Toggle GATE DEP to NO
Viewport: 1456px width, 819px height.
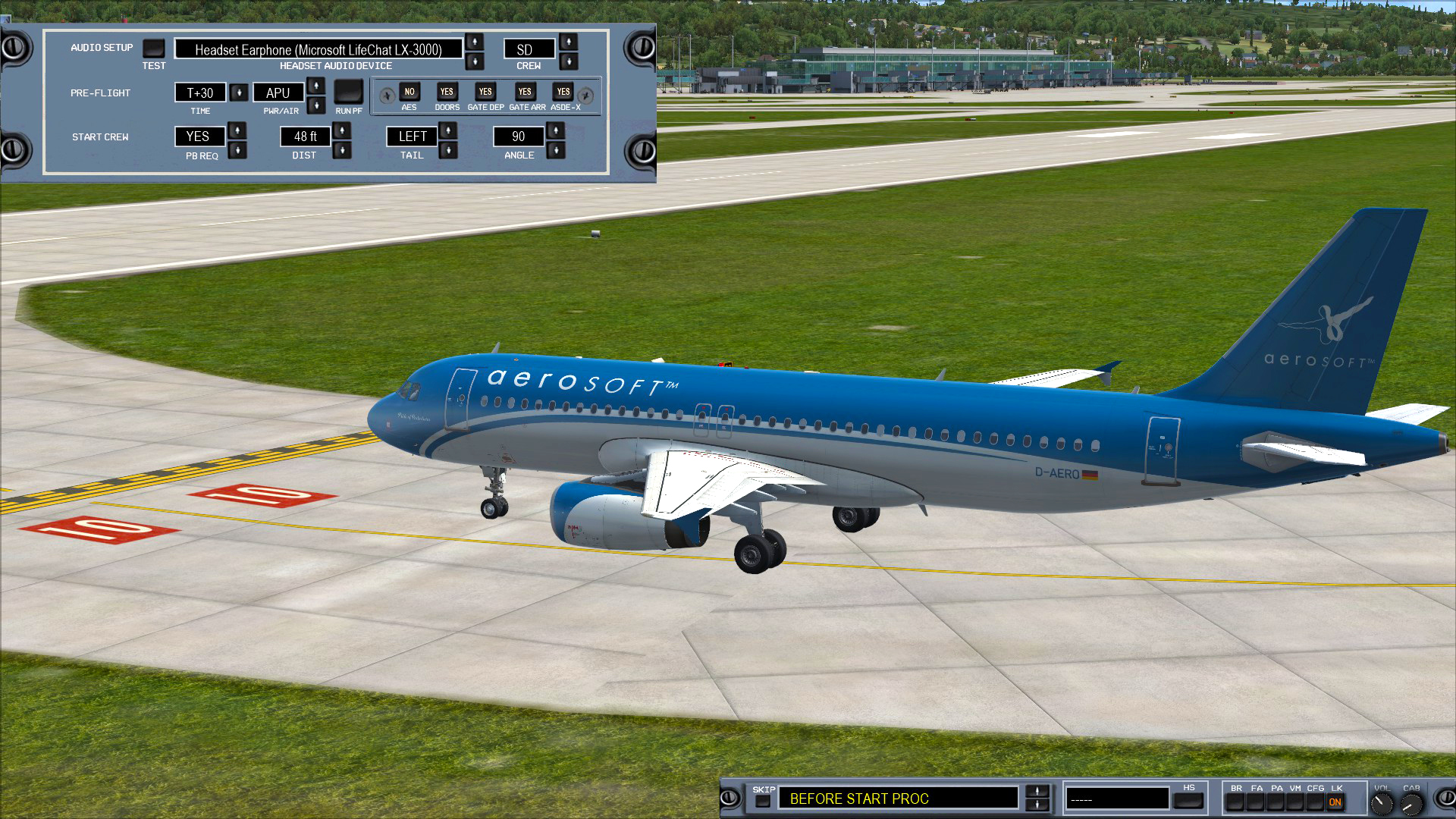pos(484,92)
